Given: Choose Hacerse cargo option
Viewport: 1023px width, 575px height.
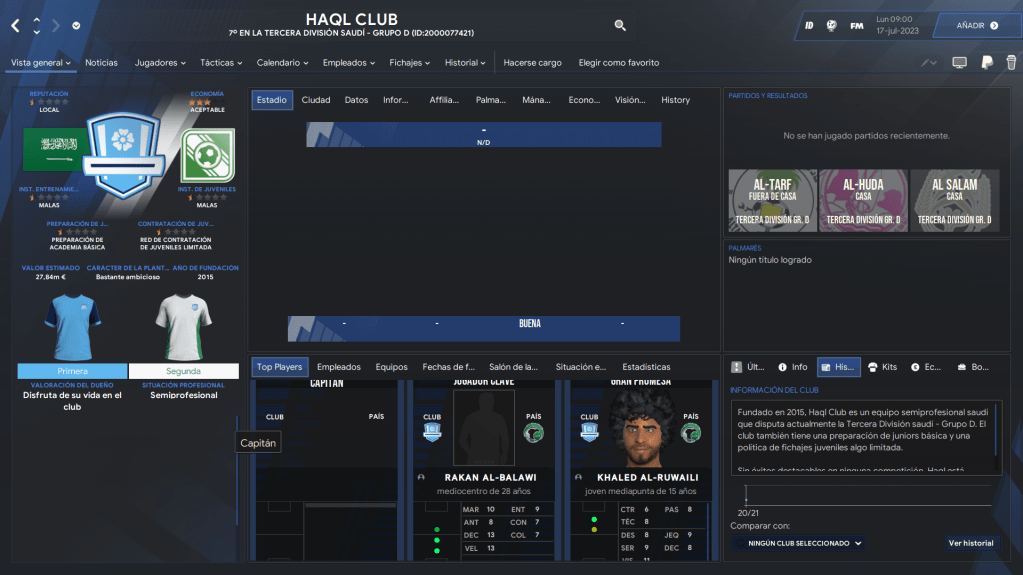Looking at the screenshot, I should click(532, 63).
